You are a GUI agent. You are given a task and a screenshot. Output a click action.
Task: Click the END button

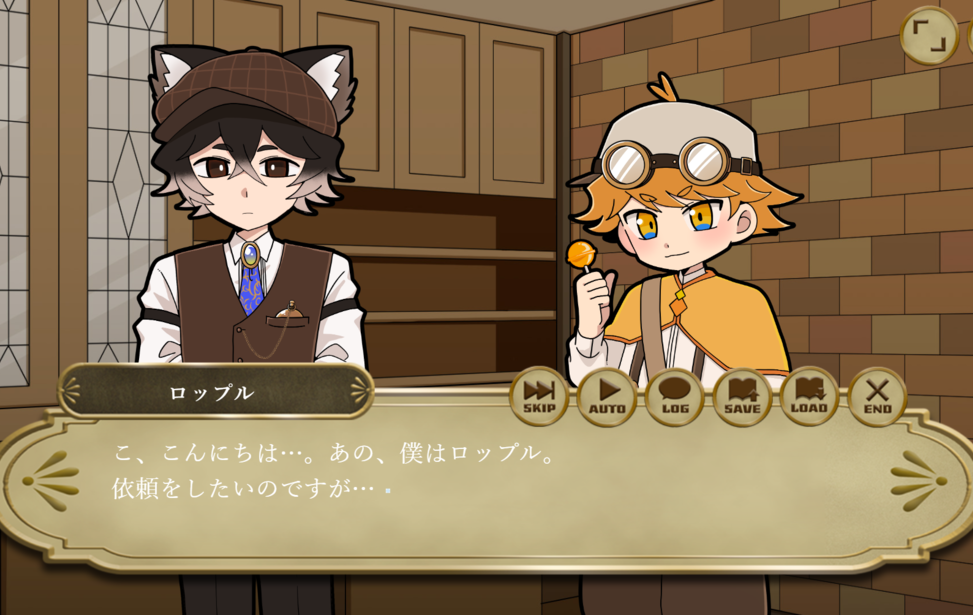point(877,396)
